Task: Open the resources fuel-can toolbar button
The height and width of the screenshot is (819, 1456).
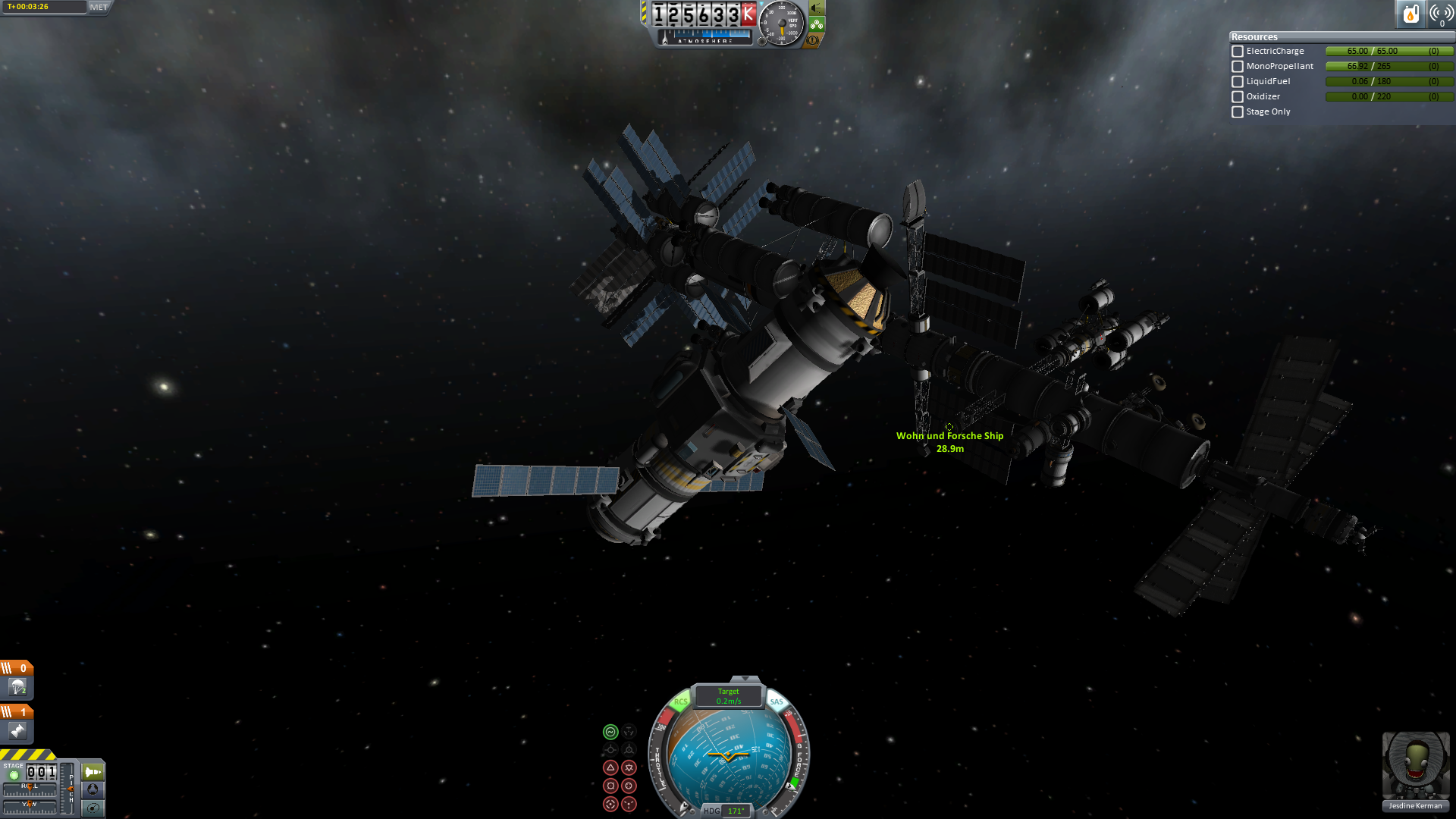Action: pyautogui.click(x=1410, y=14)
